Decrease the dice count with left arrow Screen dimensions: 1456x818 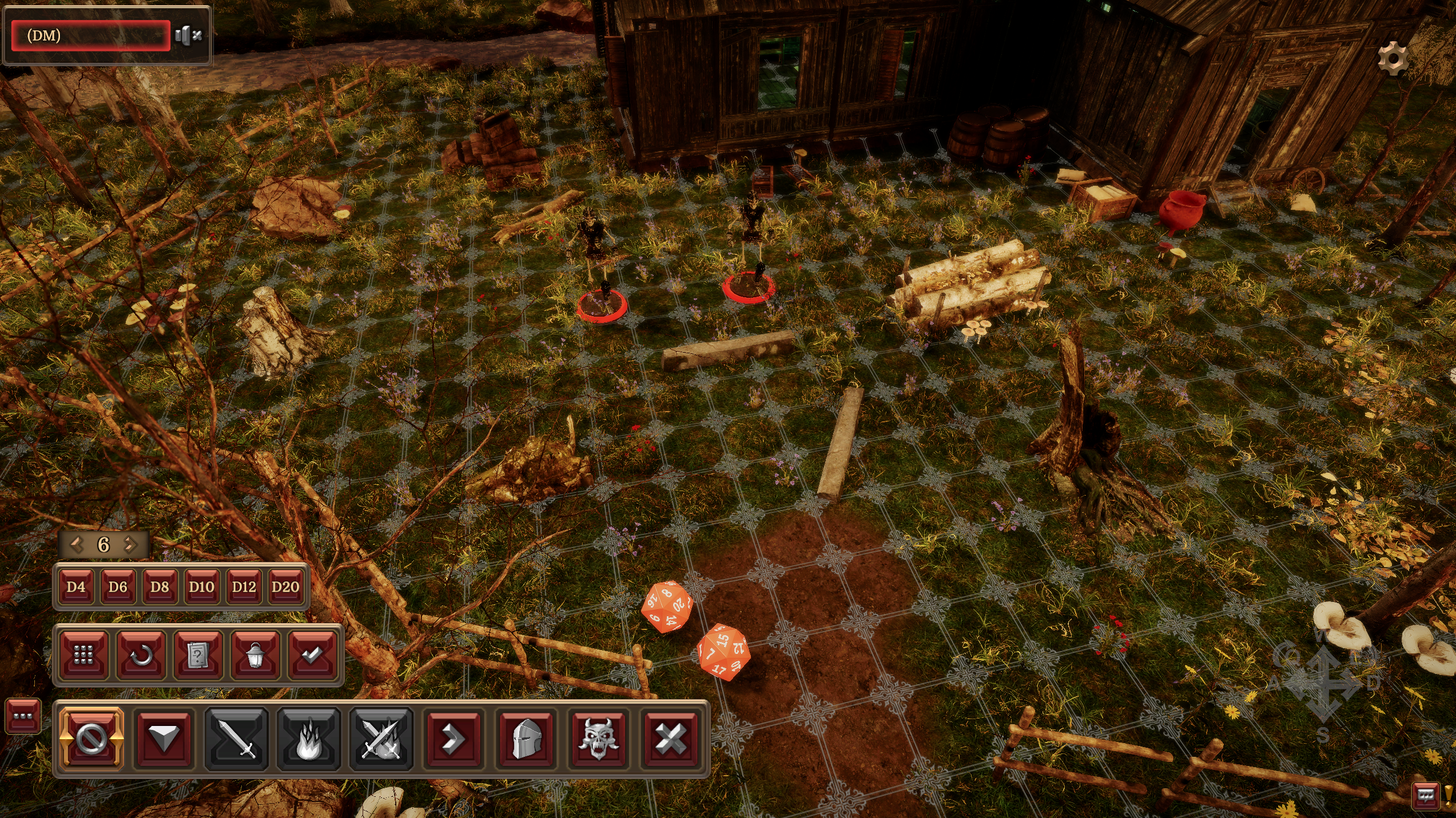click(x=77, y=544)
